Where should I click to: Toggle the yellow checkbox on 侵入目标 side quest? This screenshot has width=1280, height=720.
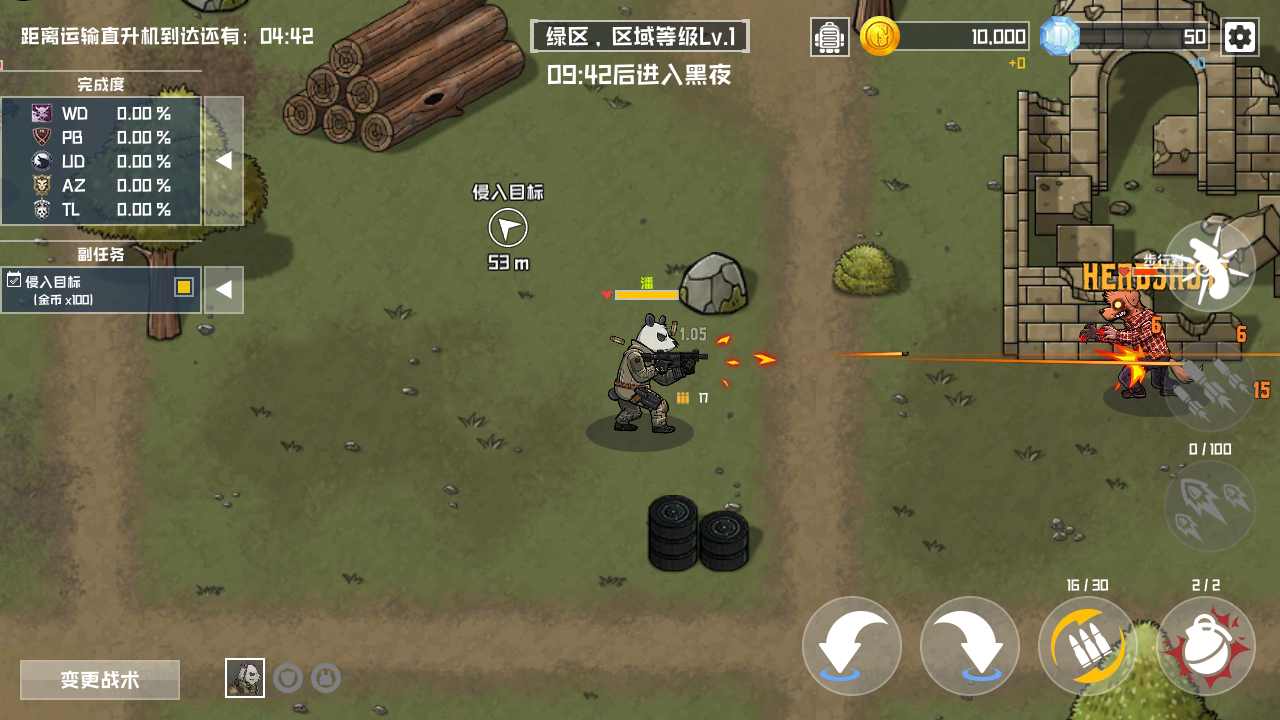(x=184, y=287)
